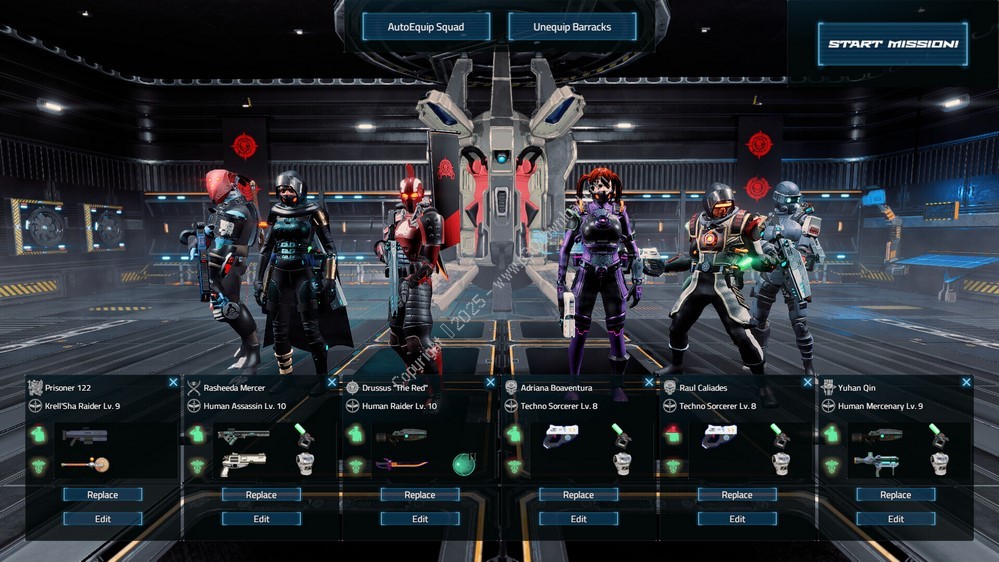999x562 pixels.
Task: Replace Rasheeda Mercer with another soldier
Action: (x=261, y=495)
